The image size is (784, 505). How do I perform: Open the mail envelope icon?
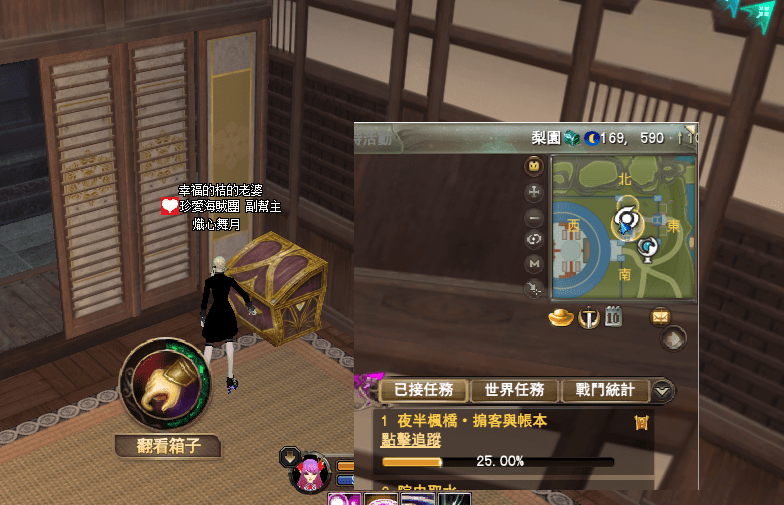point(660,317)
